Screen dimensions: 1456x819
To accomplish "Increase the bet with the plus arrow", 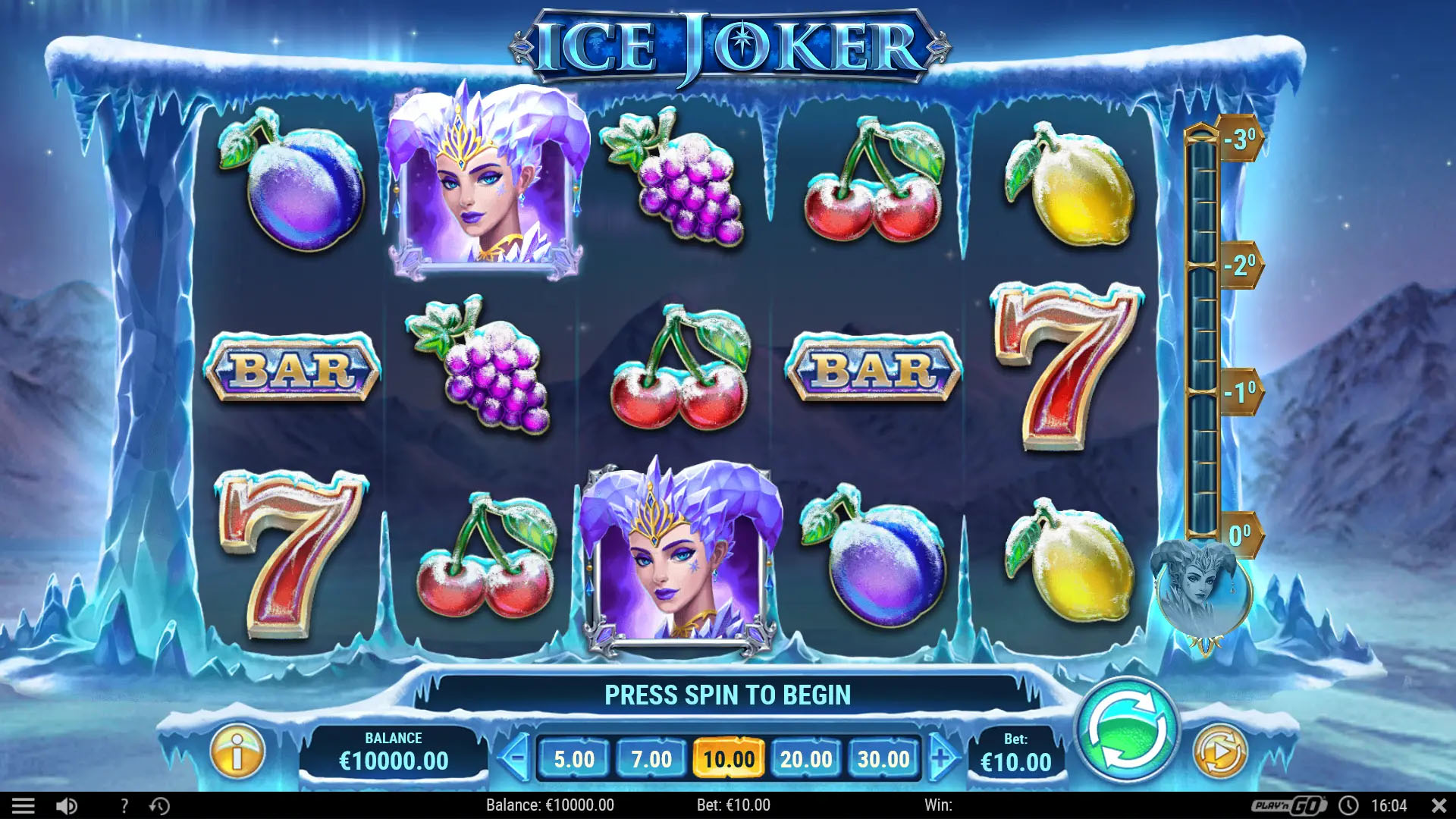I will tap(941, 757).
